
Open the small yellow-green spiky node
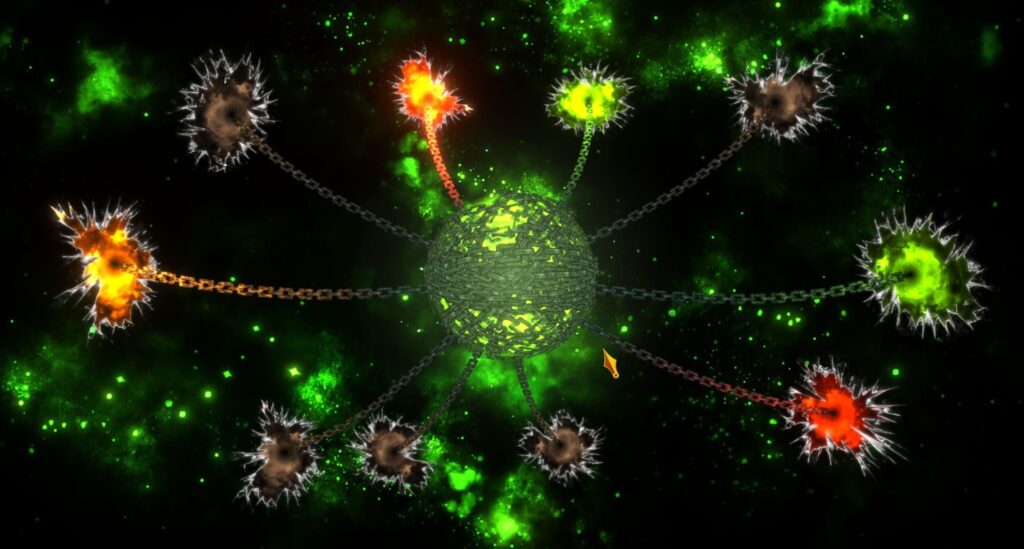click(x=588, y=100)
